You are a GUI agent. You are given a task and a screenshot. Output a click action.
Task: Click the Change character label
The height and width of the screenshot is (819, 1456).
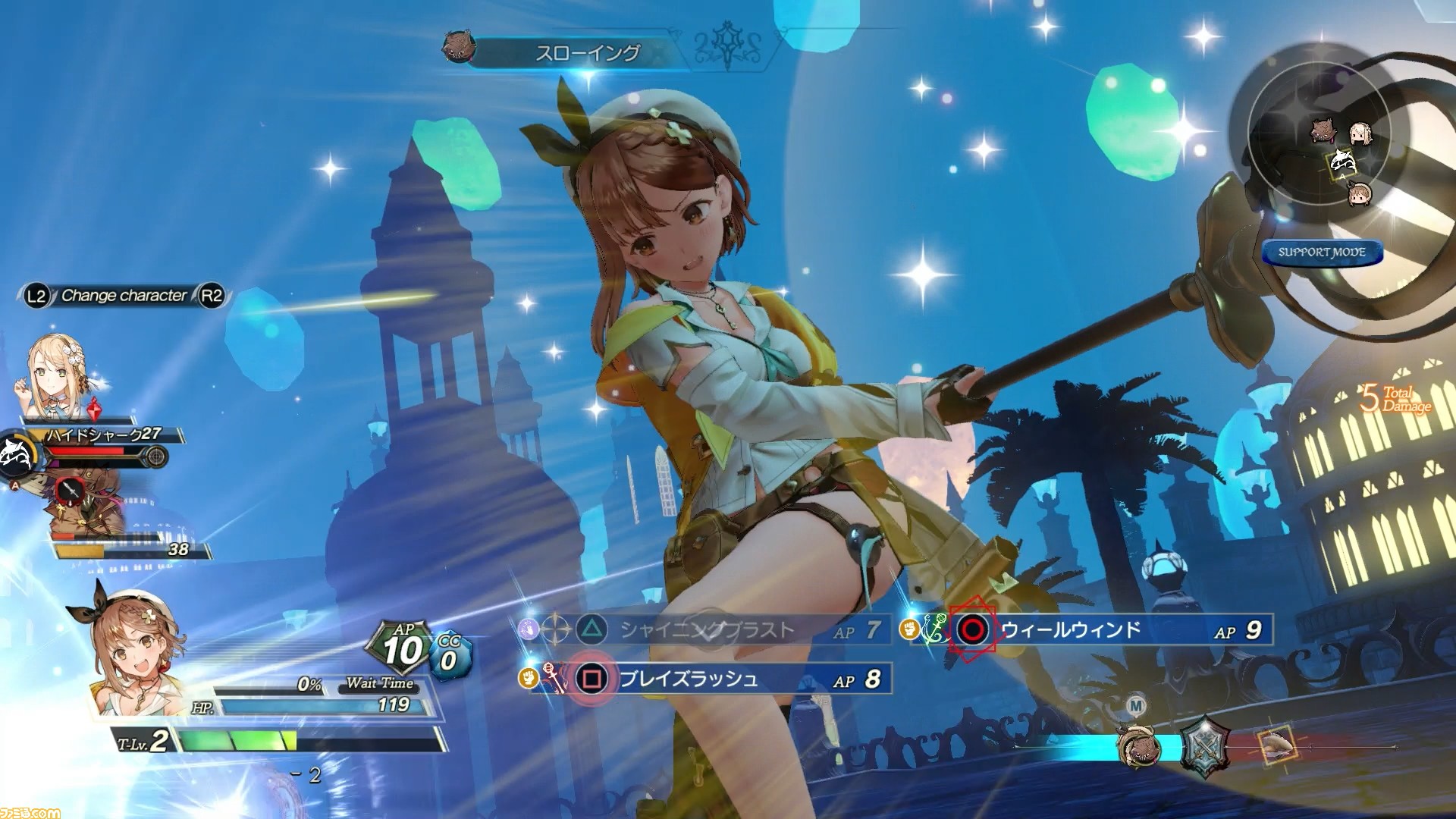tap(124, 296)
